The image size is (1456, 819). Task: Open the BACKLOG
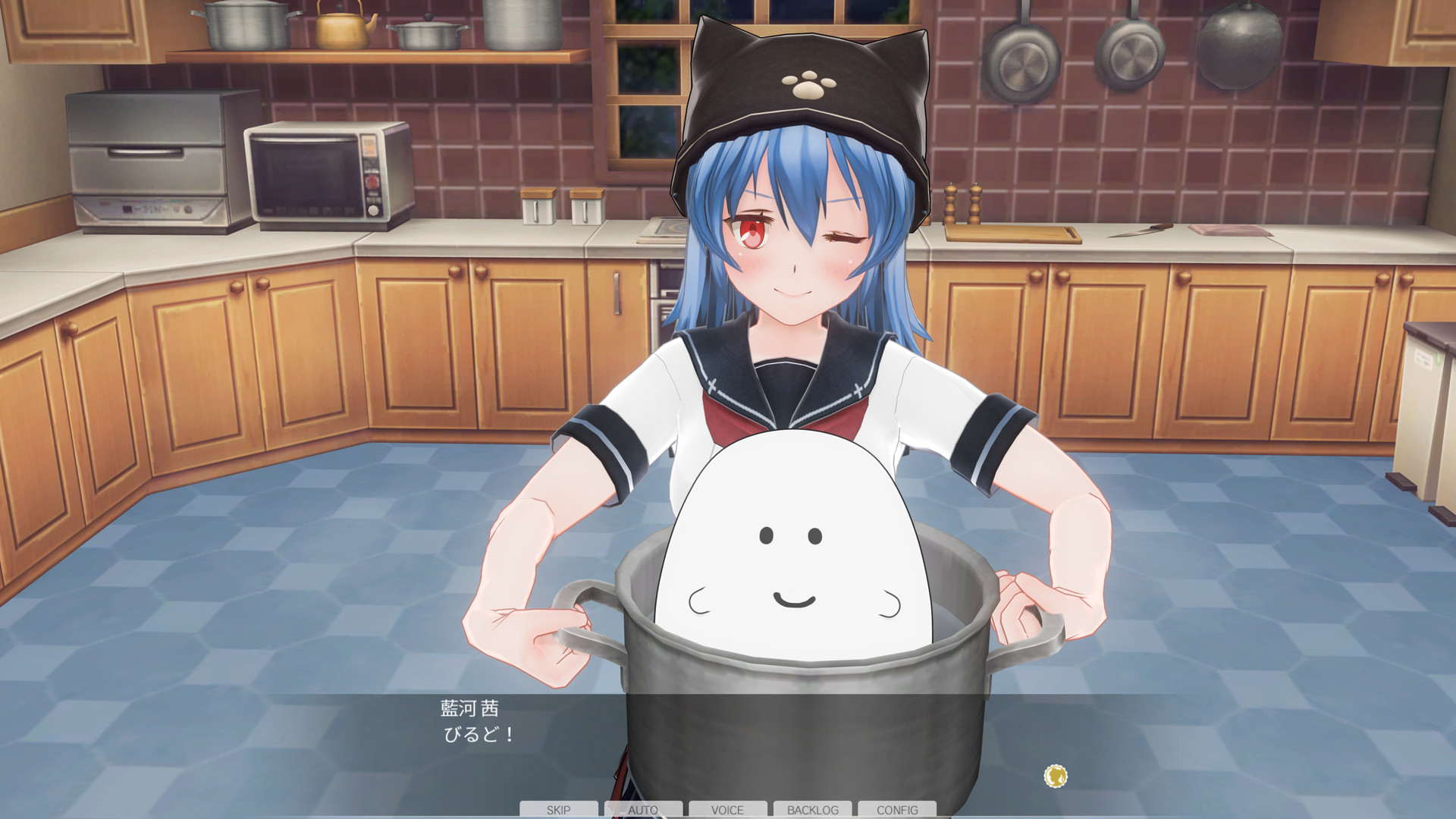pyautogui.click(x=812, y=809)
